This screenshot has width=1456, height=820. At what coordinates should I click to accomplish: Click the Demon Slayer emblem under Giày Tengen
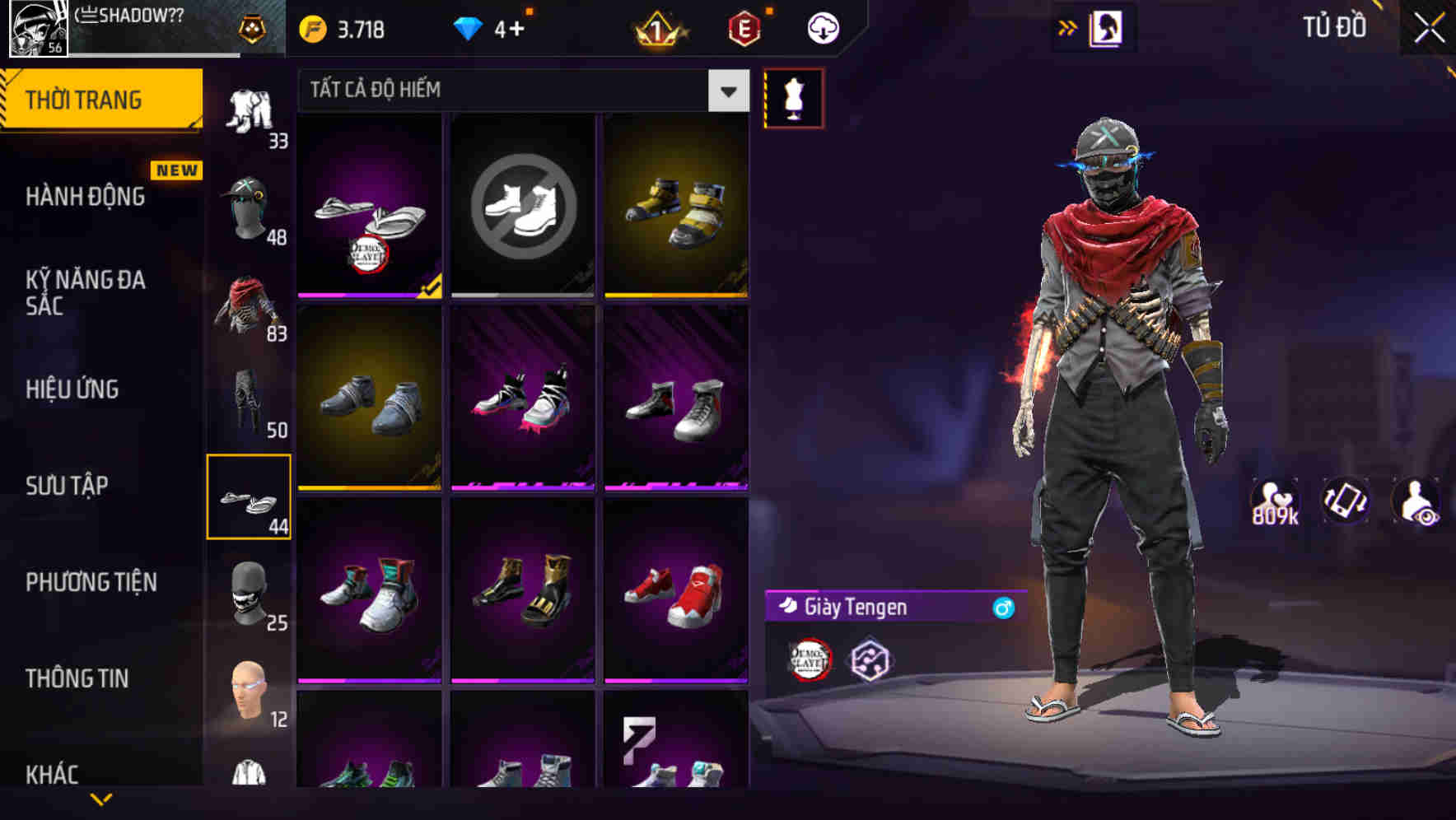tap(810, 659)
